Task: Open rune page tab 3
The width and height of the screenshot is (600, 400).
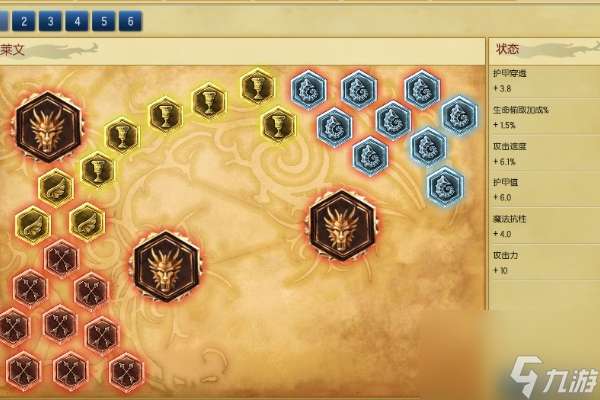Action: (50, 19)
